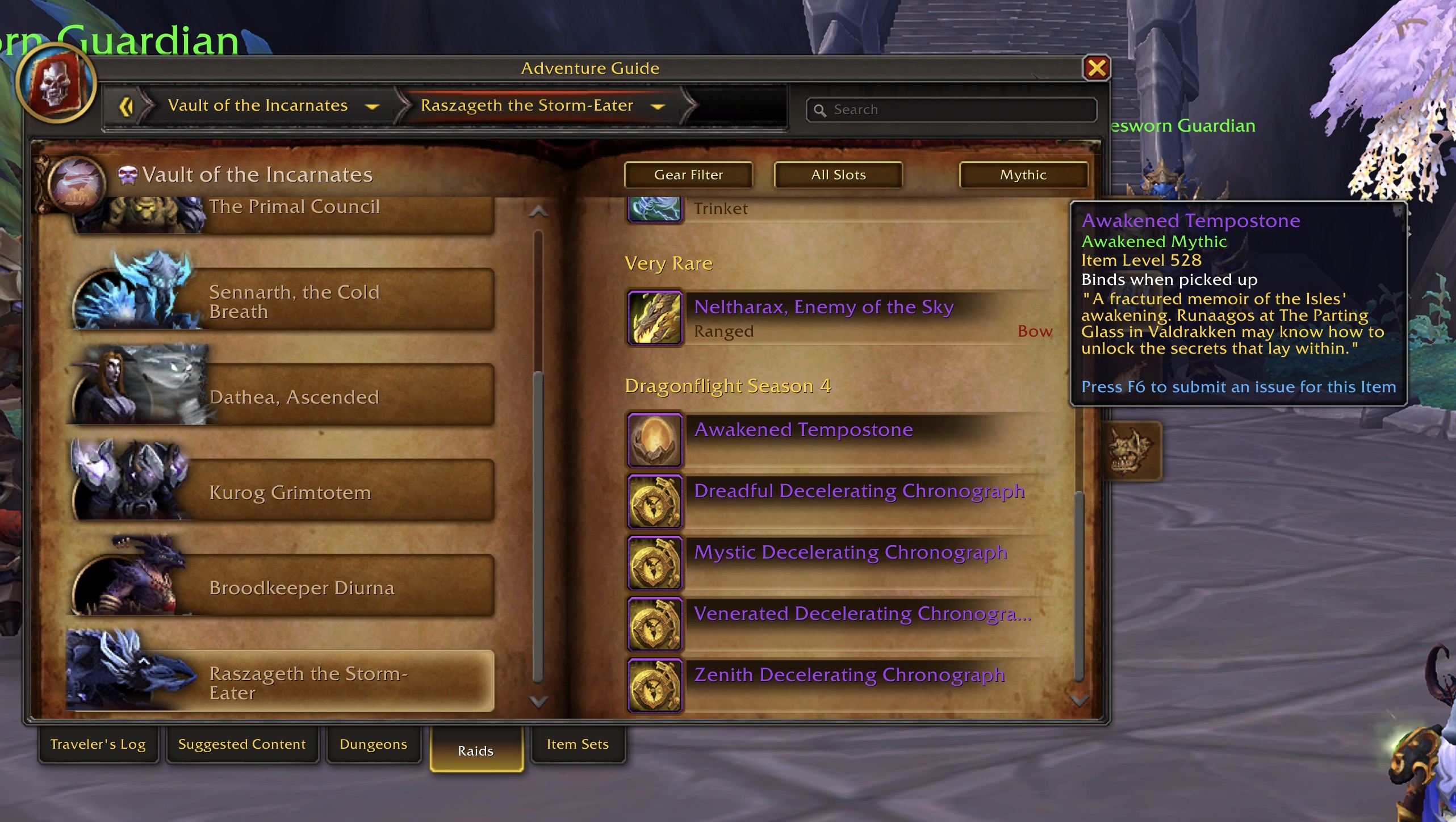Click the All Slots filter button
Viewport: 1456px width, 822px height.
tap(838, 175)
